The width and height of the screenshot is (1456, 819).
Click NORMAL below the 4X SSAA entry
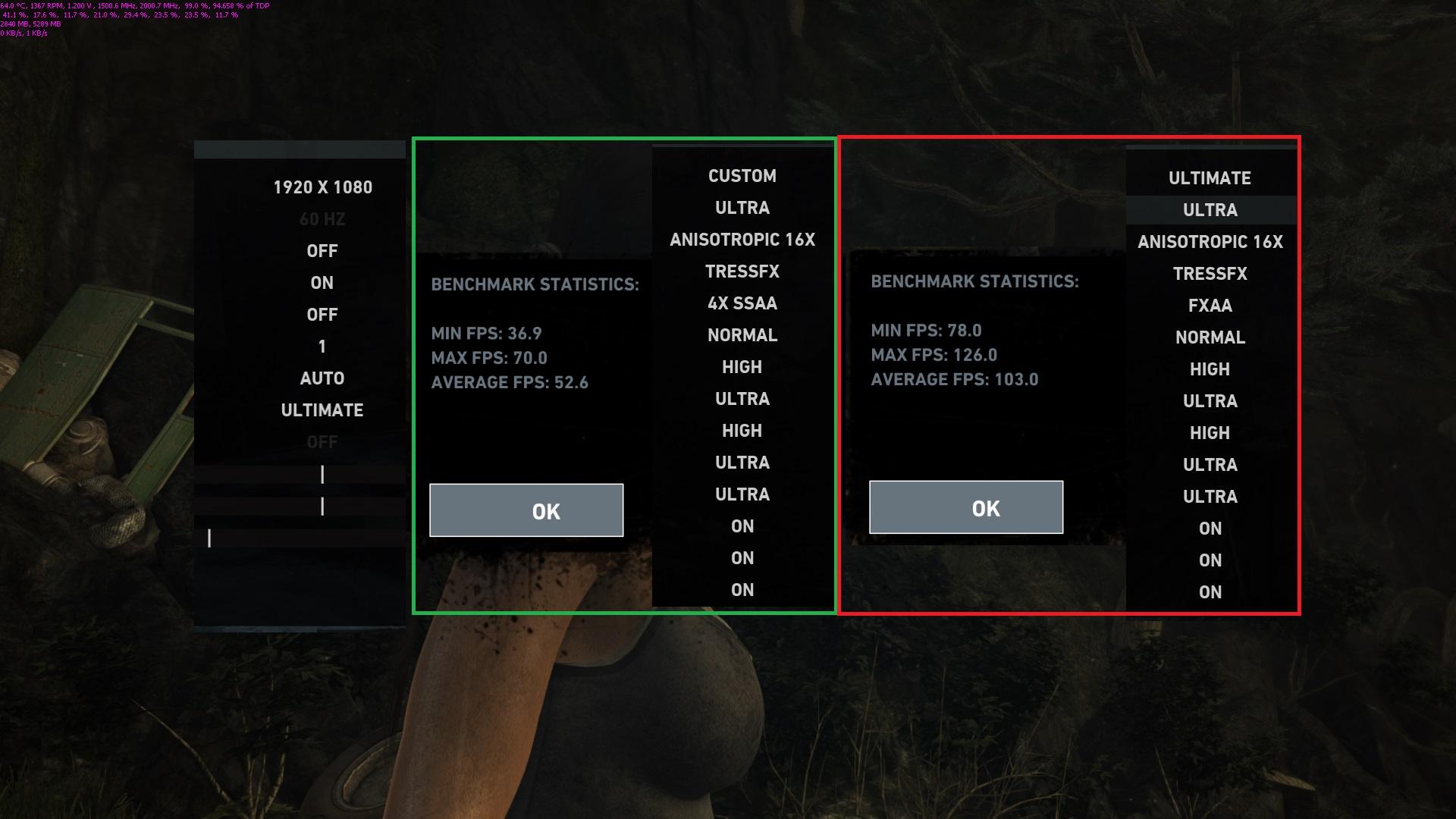(x=742, y=335)
